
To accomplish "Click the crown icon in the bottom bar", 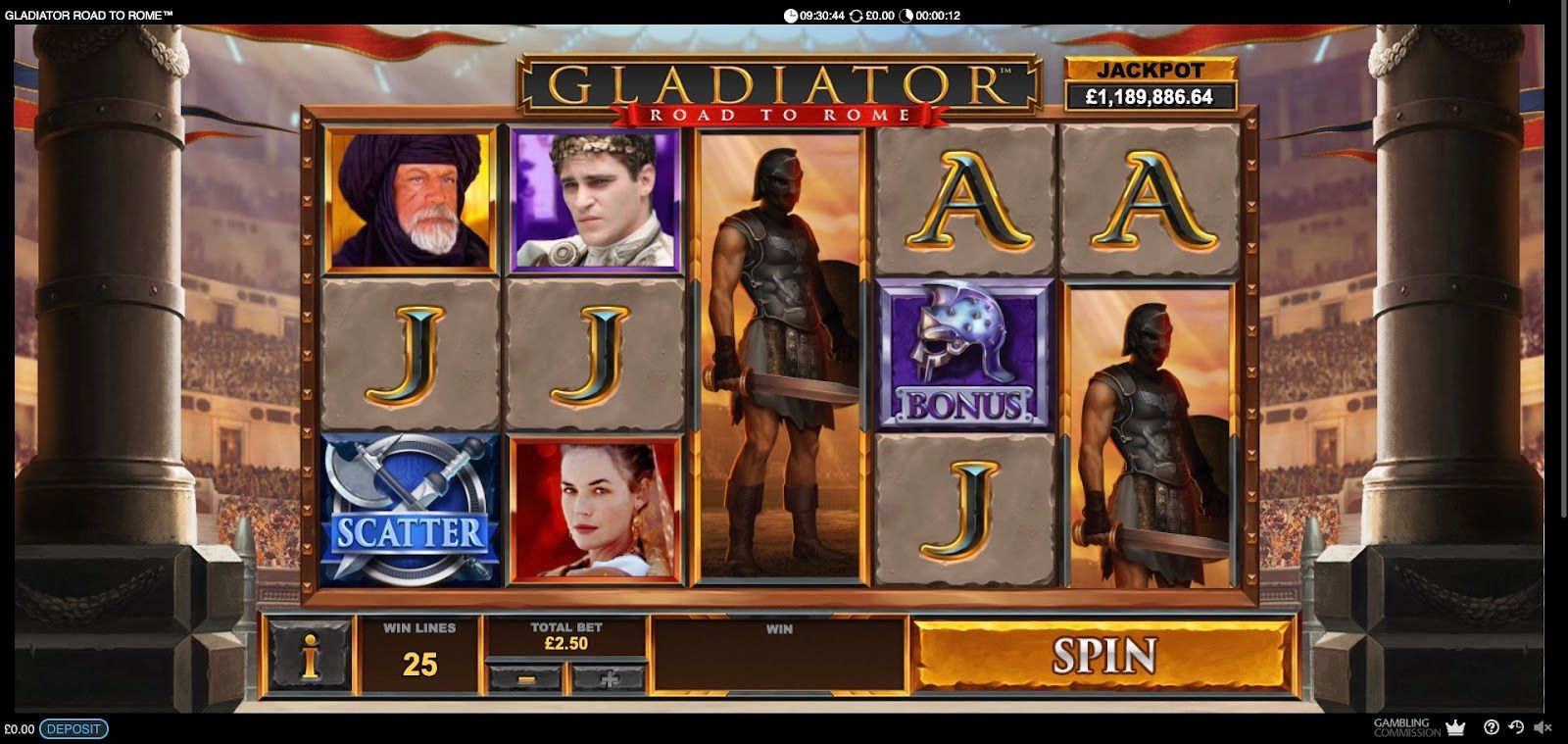I will click(1455, 727).
